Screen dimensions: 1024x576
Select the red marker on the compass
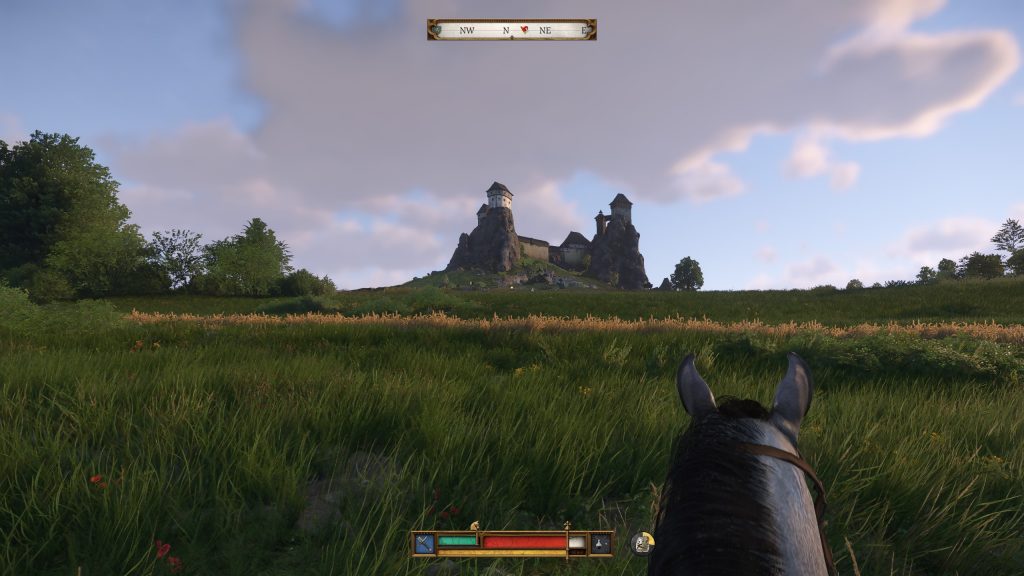[x=524, y=30]
